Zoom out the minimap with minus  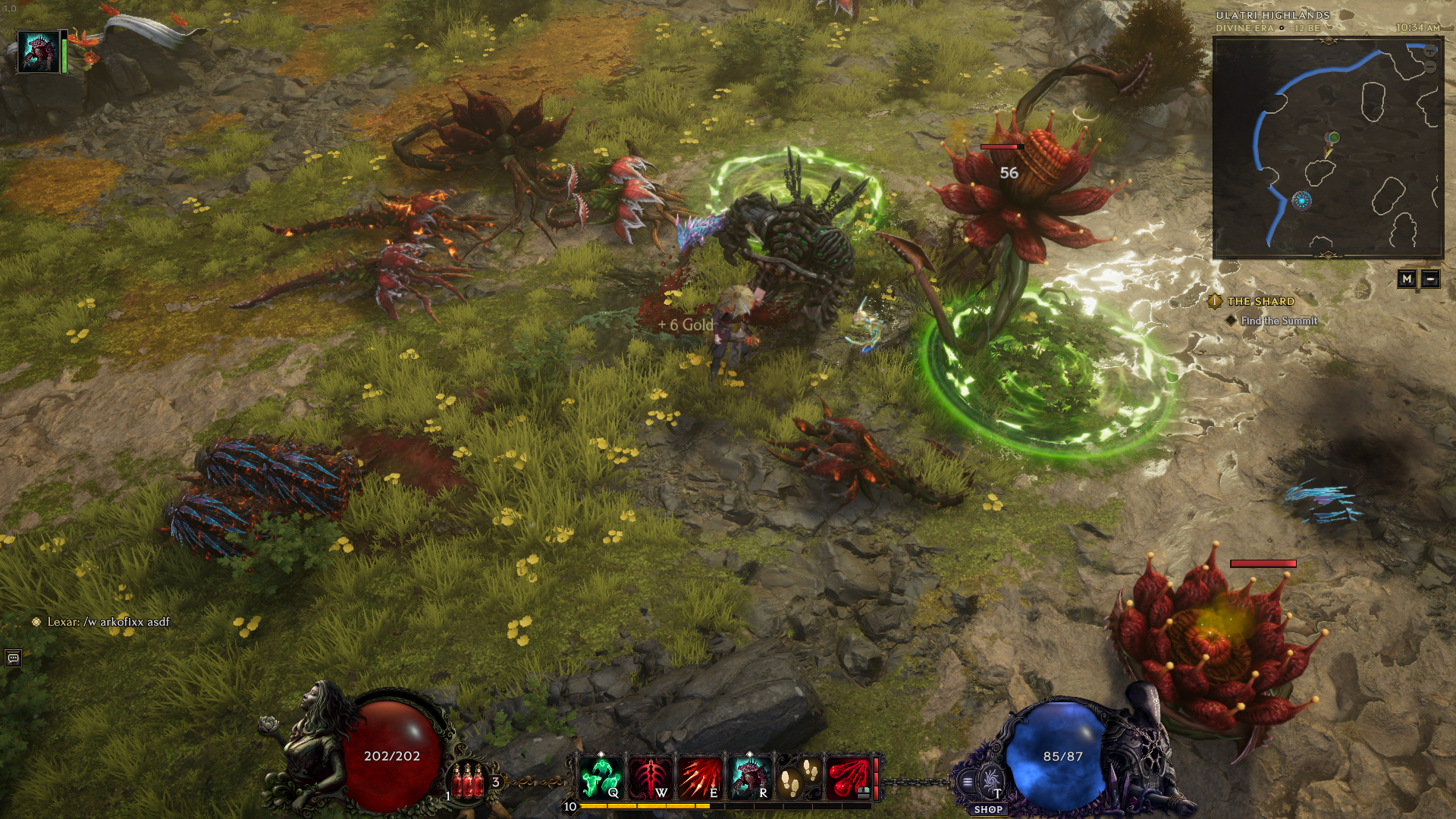[x=1430, y=67]
